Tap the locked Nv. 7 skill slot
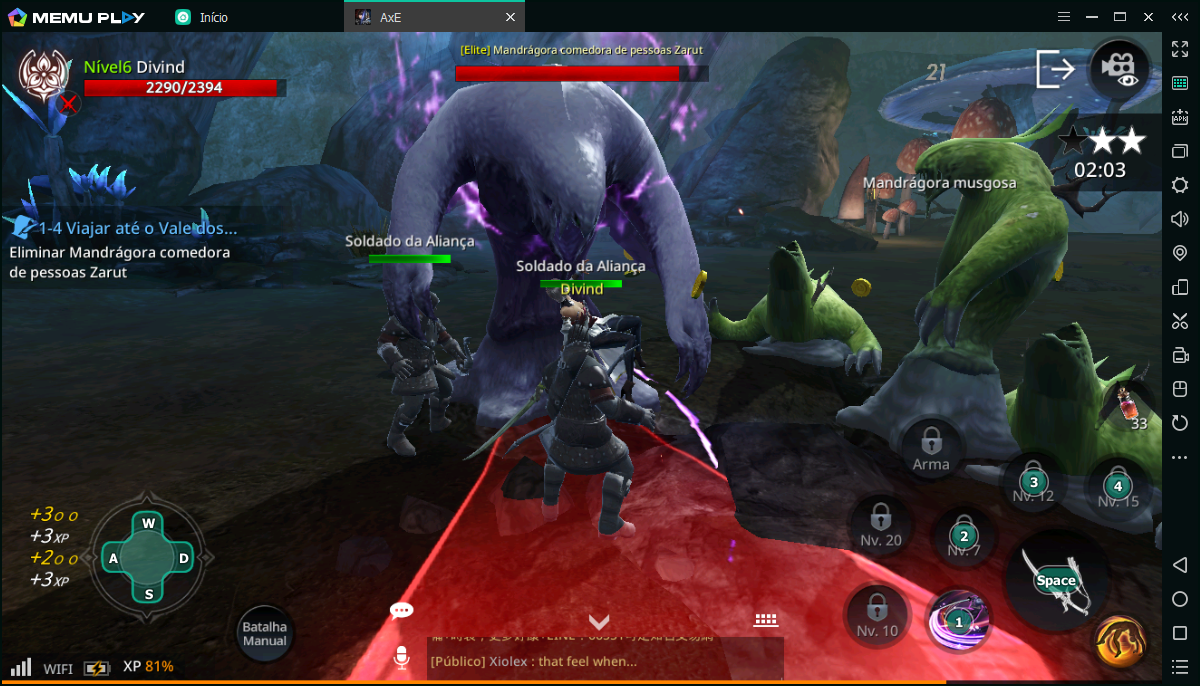1200x686 pixels. pos(963,538)
